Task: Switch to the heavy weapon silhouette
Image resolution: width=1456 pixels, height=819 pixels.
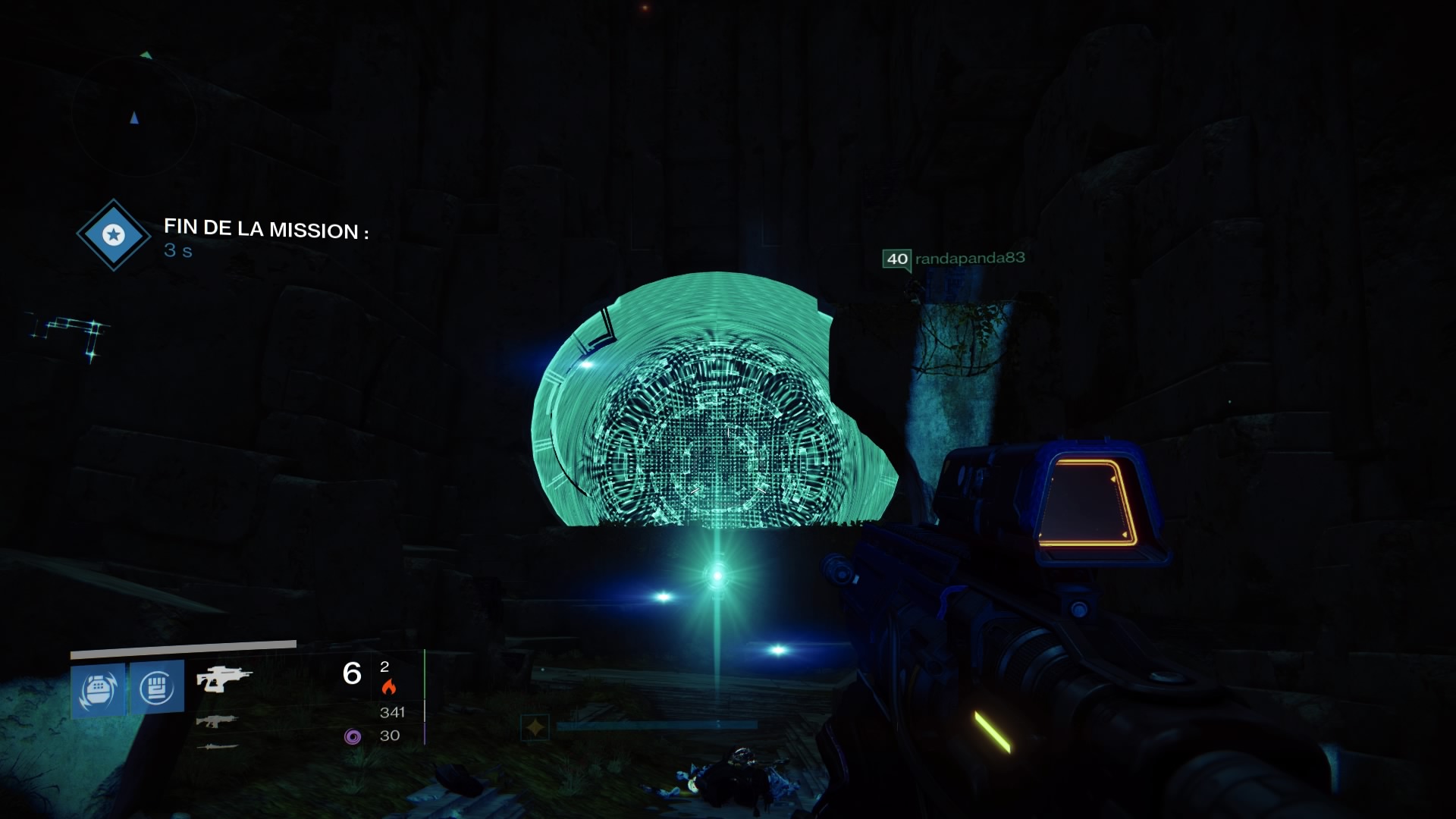Action: pos(217,747)
